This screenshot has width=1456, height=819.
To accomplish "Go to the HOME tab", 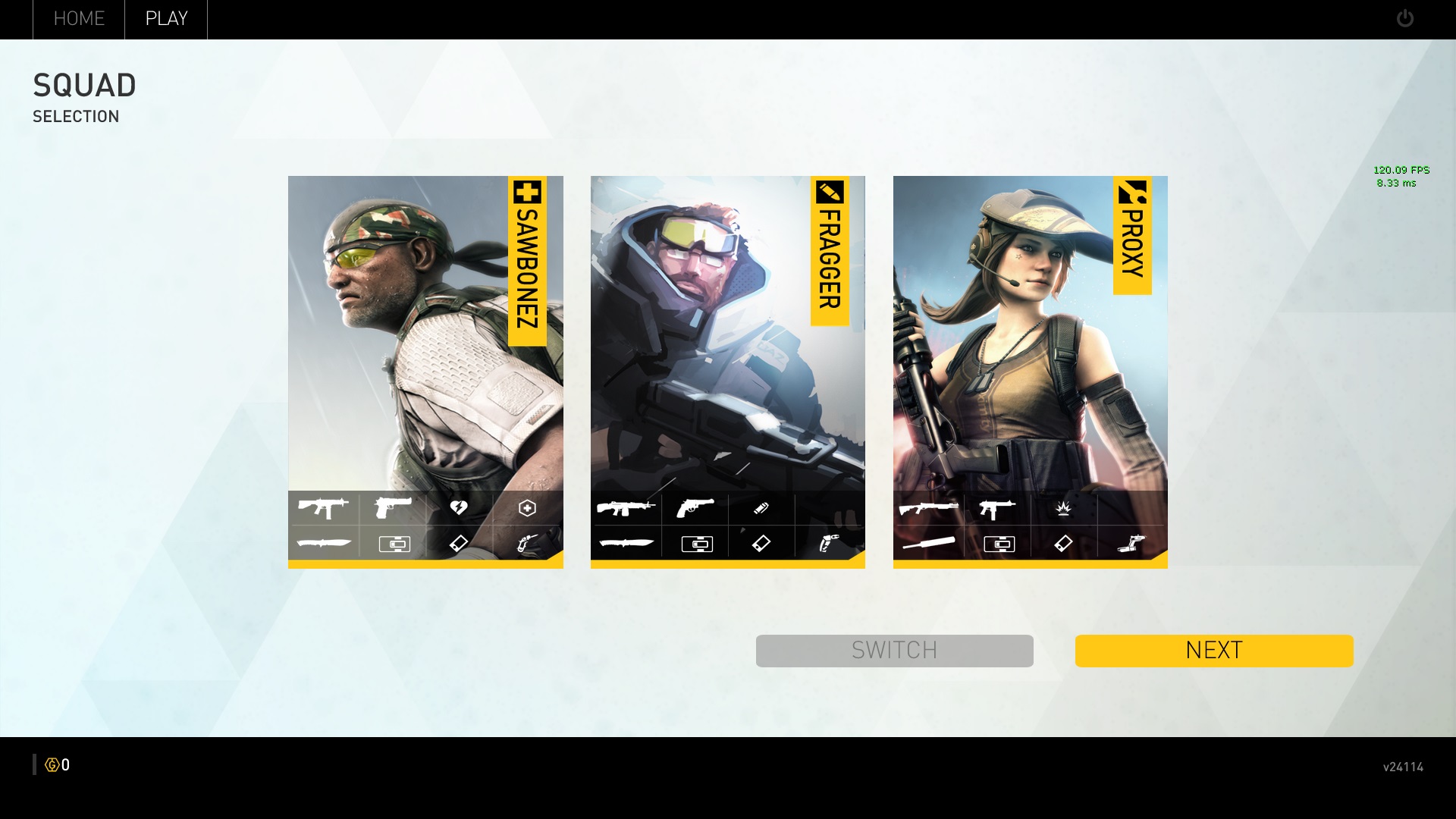I will pyautogui.click(x=79, y=19).
